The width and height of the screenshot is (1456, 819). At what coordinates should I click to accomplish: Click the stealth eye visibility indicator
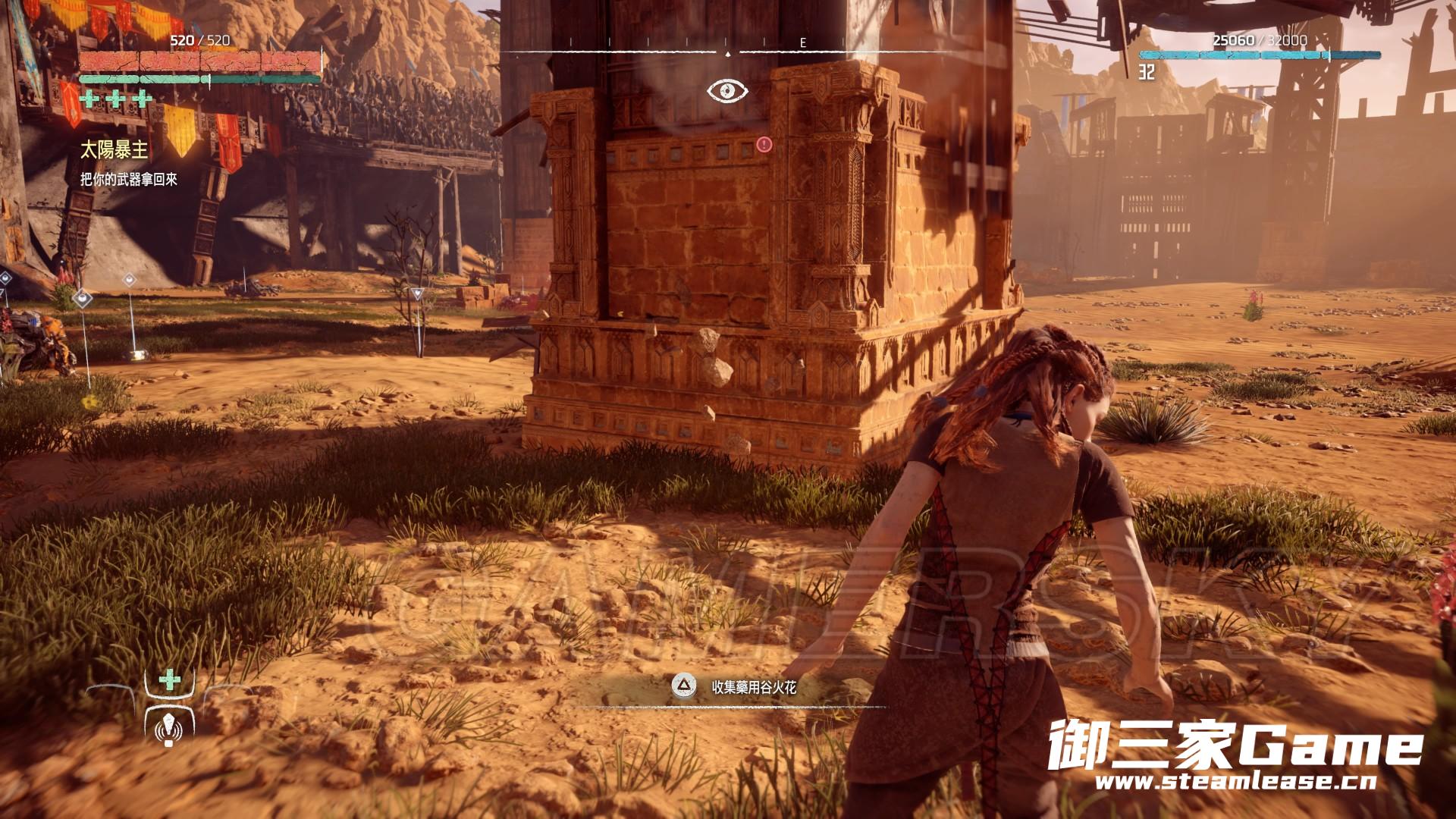pyautogui.click(x=727, y=92)
